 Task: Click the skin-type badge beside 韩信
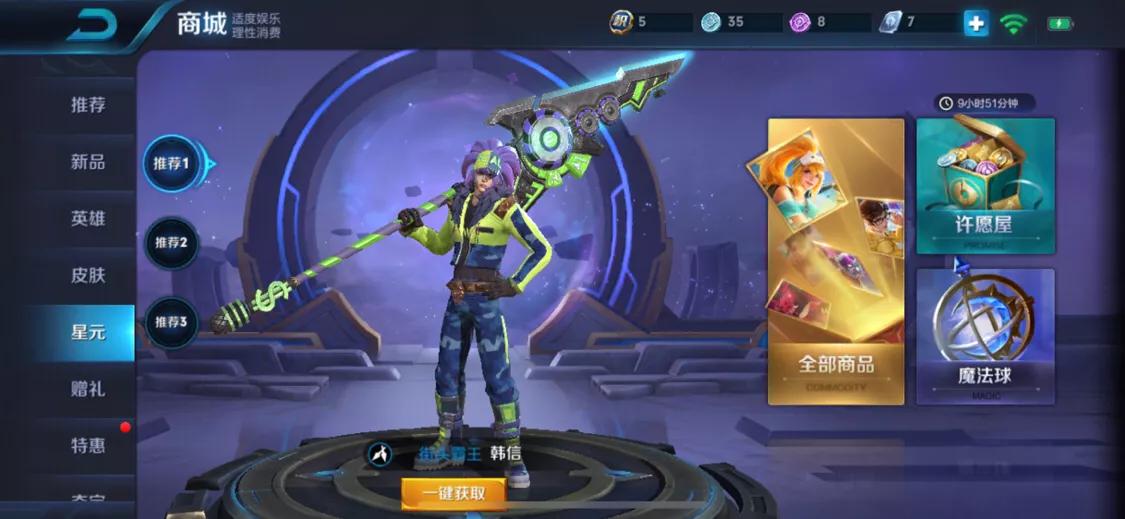pyautogui.click(x=380, y=454)
